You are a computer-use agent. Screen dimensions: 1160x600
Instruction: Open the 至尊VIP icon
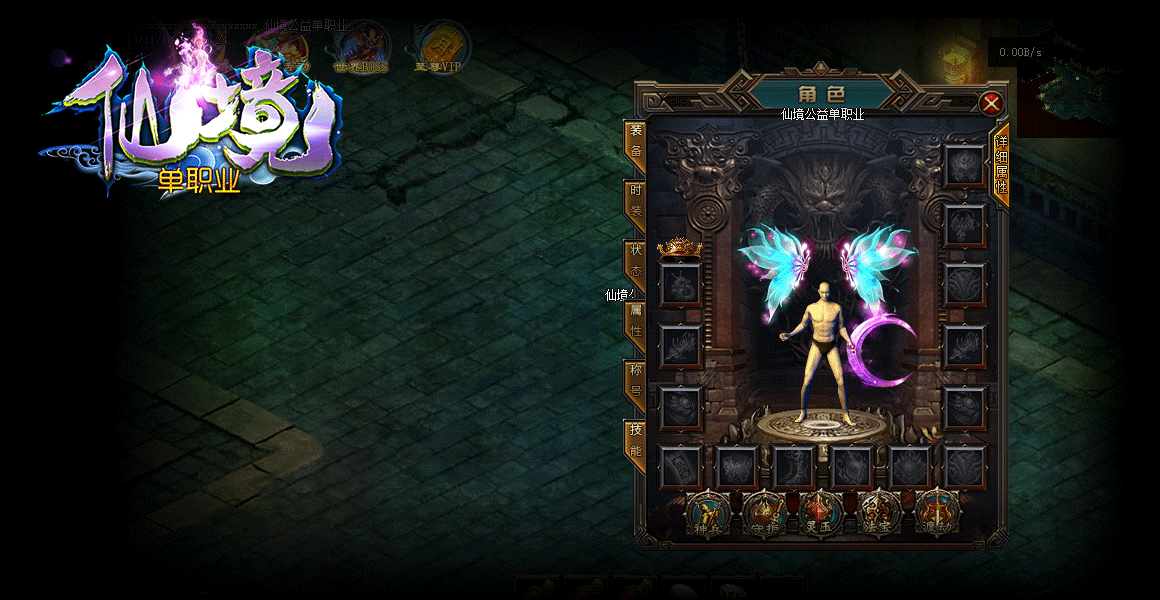438,48
